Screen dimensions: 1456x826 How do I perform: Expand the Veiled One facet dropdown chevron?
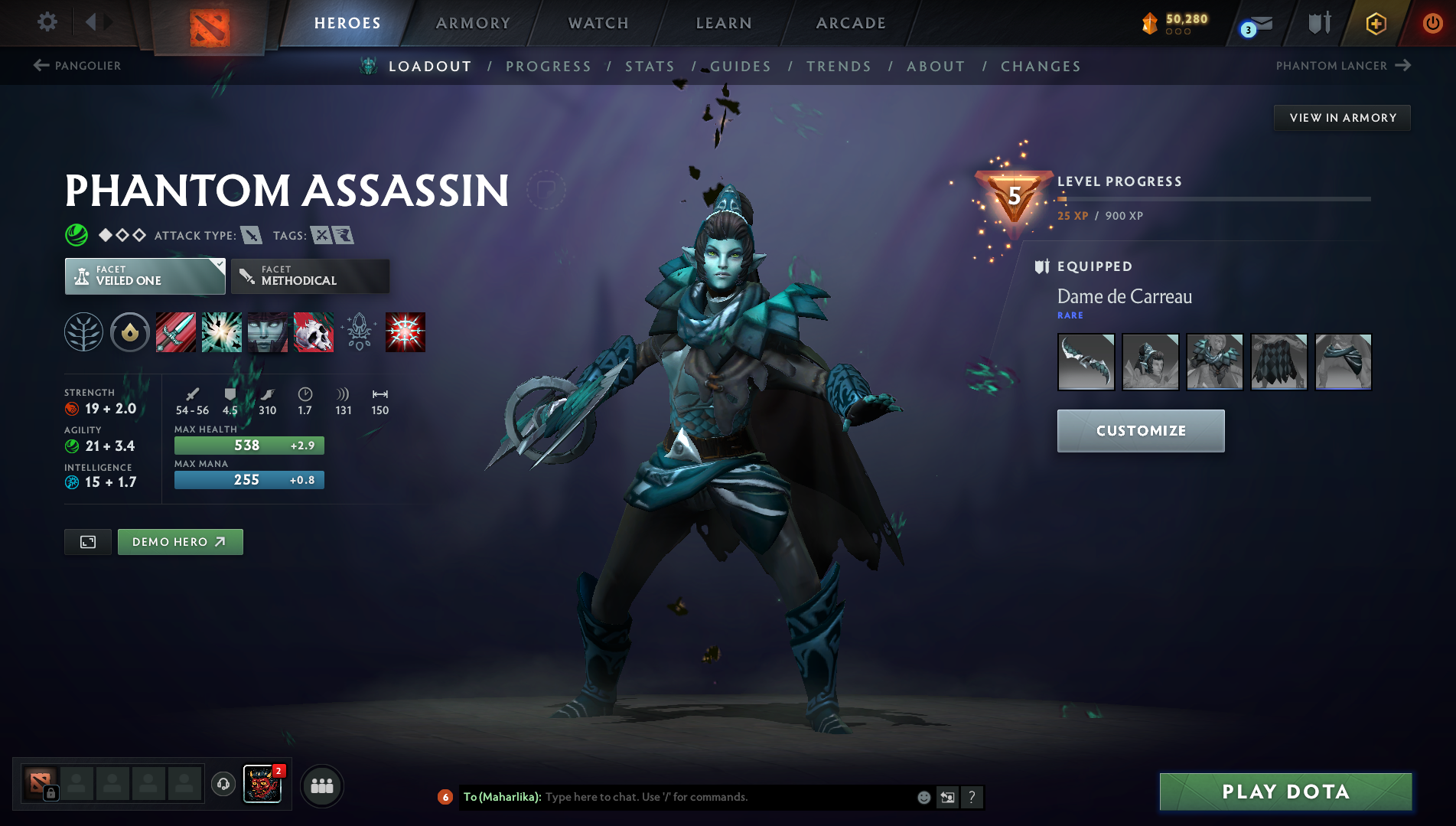(220, 263)
